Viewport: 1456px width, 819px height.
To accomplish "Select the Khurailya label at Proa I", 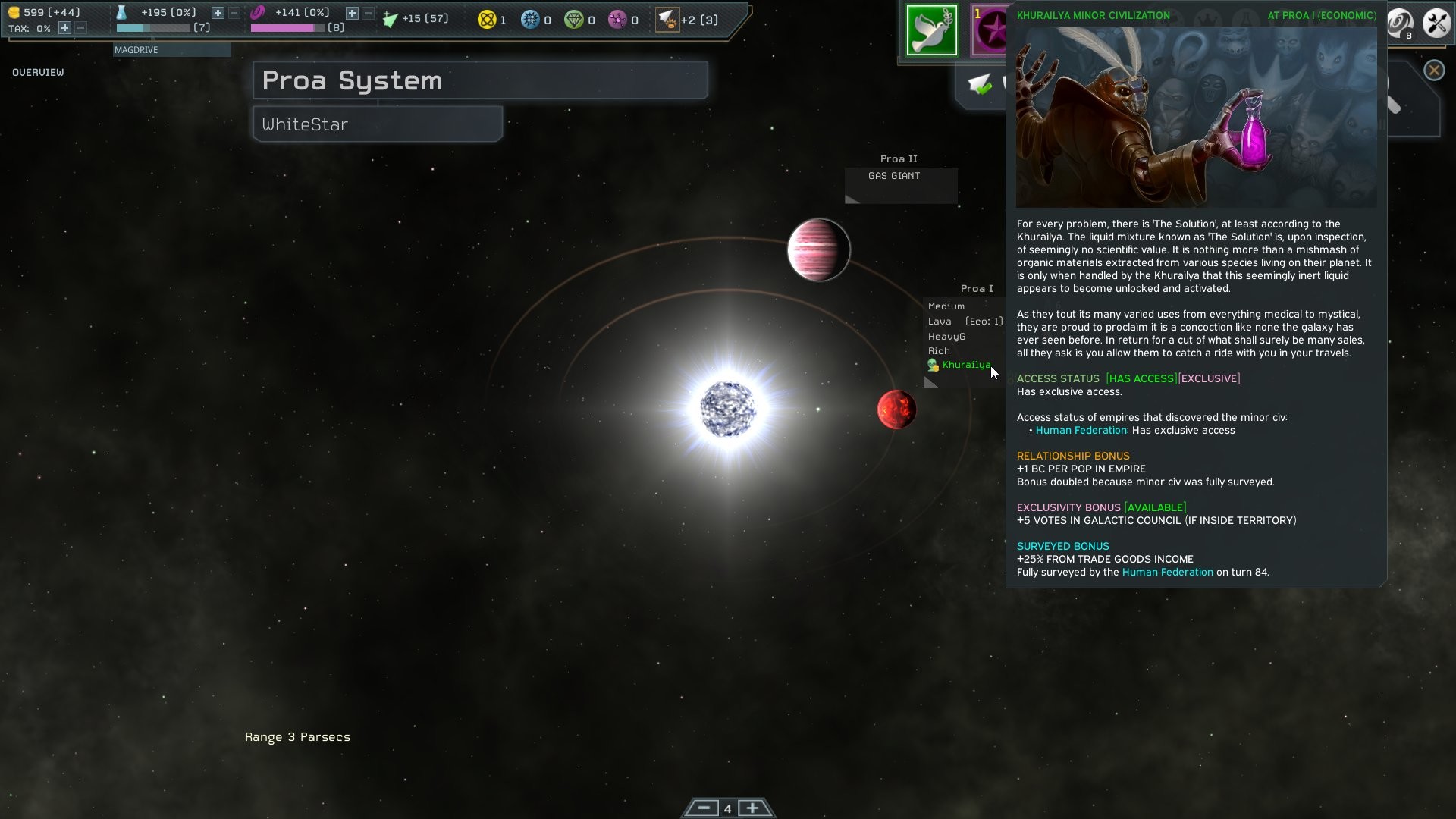I will 967,365.
